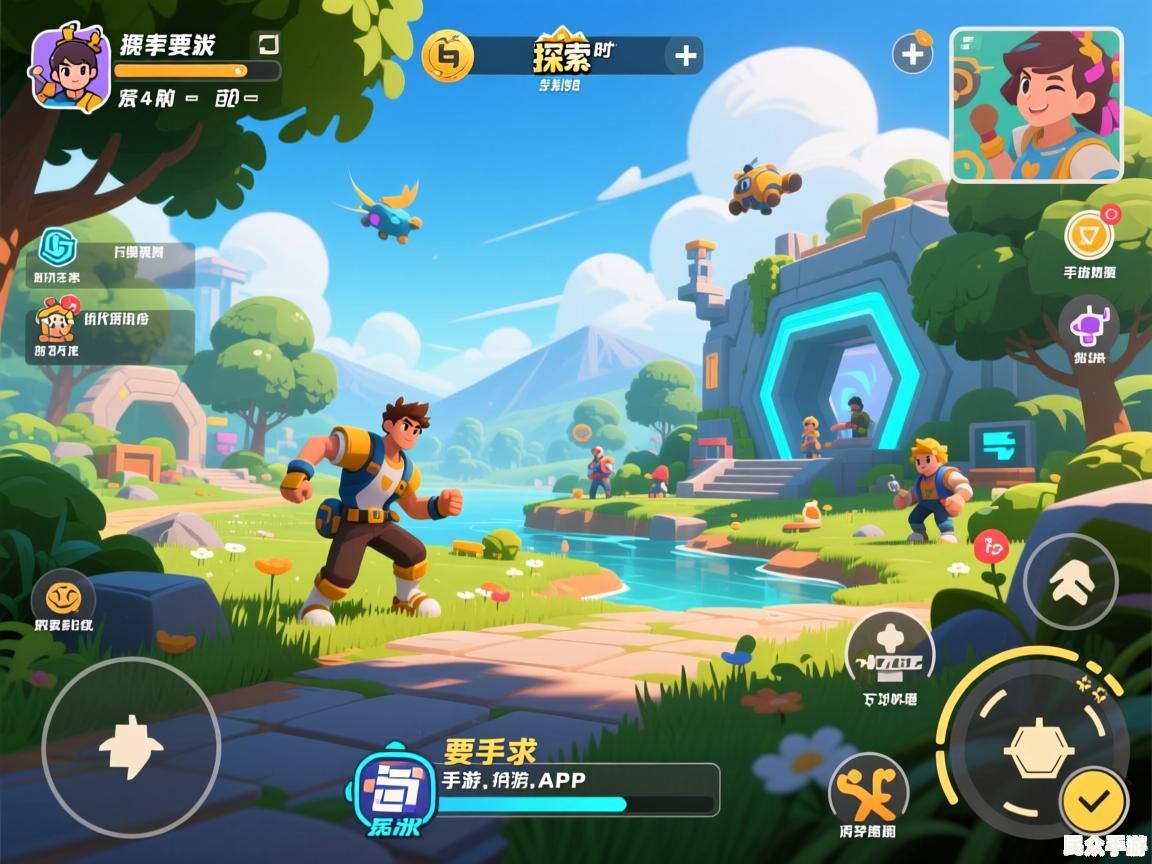Tap the gold coin currency icon

point(447,55)
